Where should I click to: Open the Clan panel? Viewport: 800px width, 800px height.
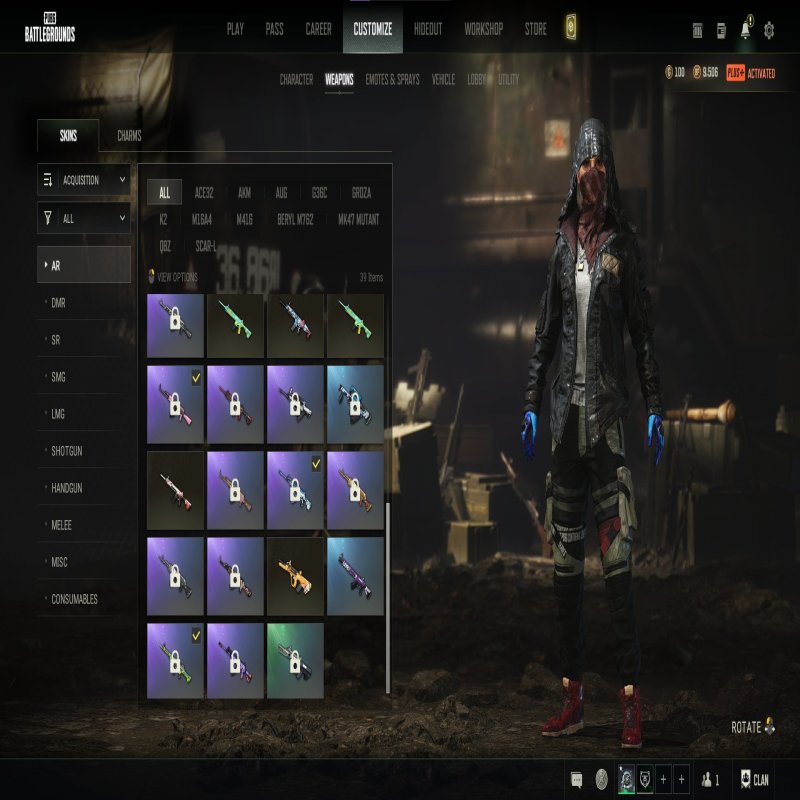[x=755, y=780]
